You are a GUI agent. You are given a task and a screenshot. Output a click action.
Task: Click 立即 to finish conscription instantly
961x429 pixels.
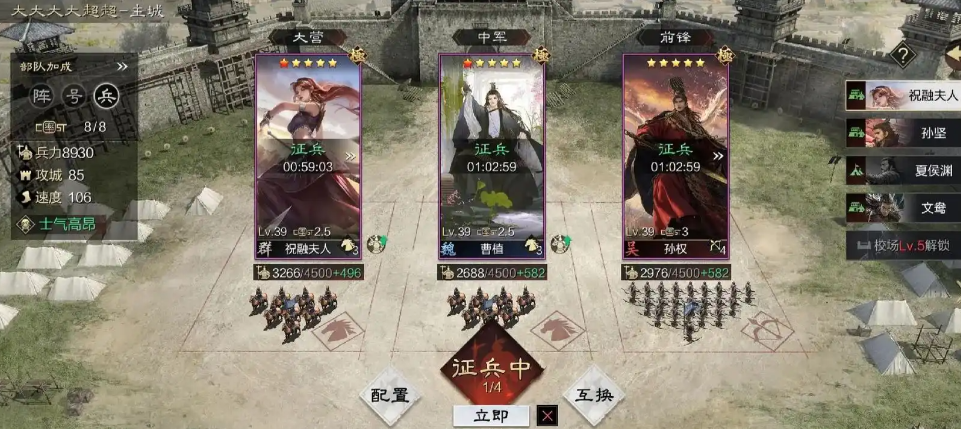pos(491,415)
